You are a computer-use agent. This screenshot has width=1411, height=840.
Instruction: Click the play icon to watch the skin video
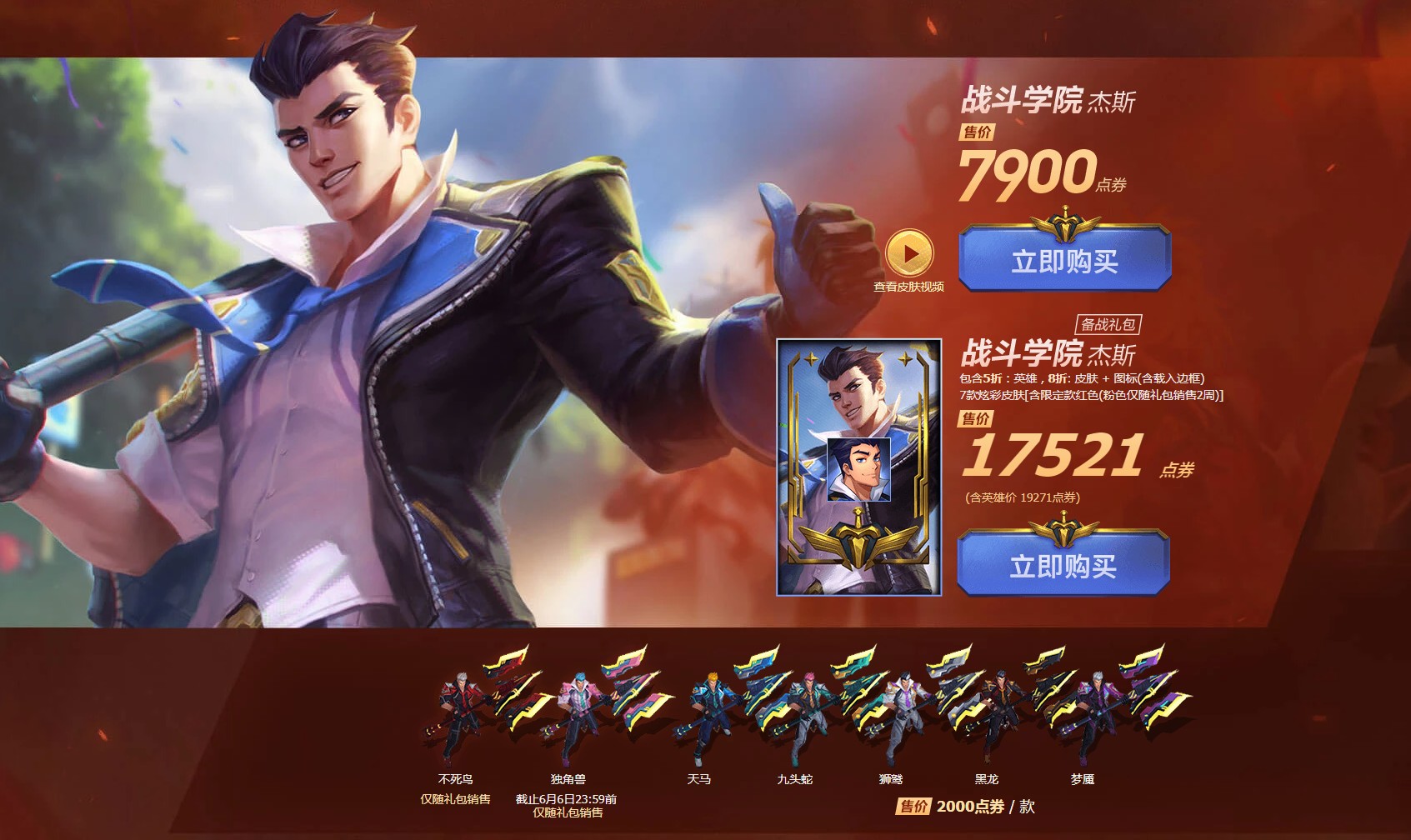[x=910, y=252]
